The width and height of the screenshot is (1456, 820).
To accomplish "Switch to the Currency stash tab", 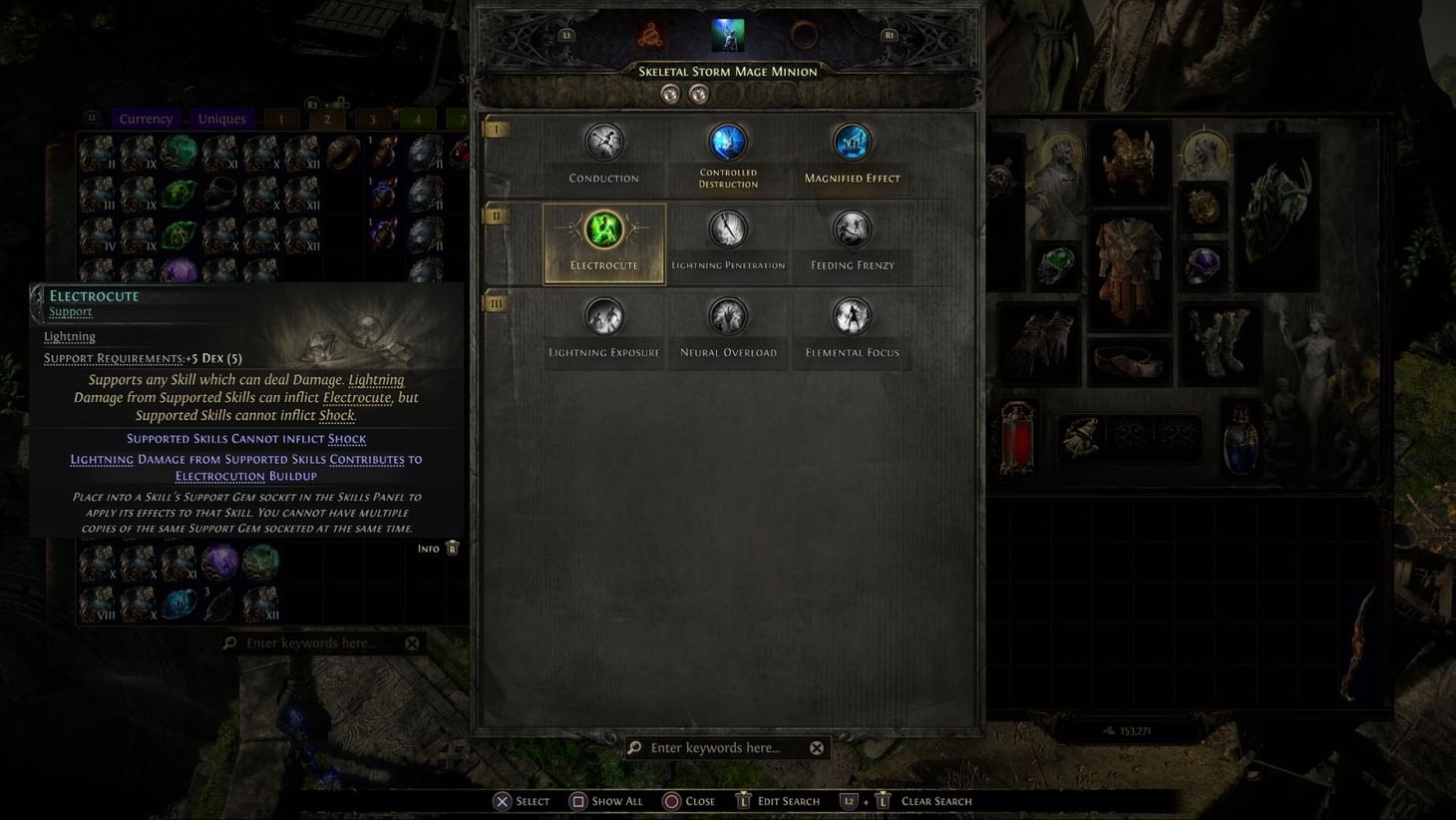I will coord(146,118).
